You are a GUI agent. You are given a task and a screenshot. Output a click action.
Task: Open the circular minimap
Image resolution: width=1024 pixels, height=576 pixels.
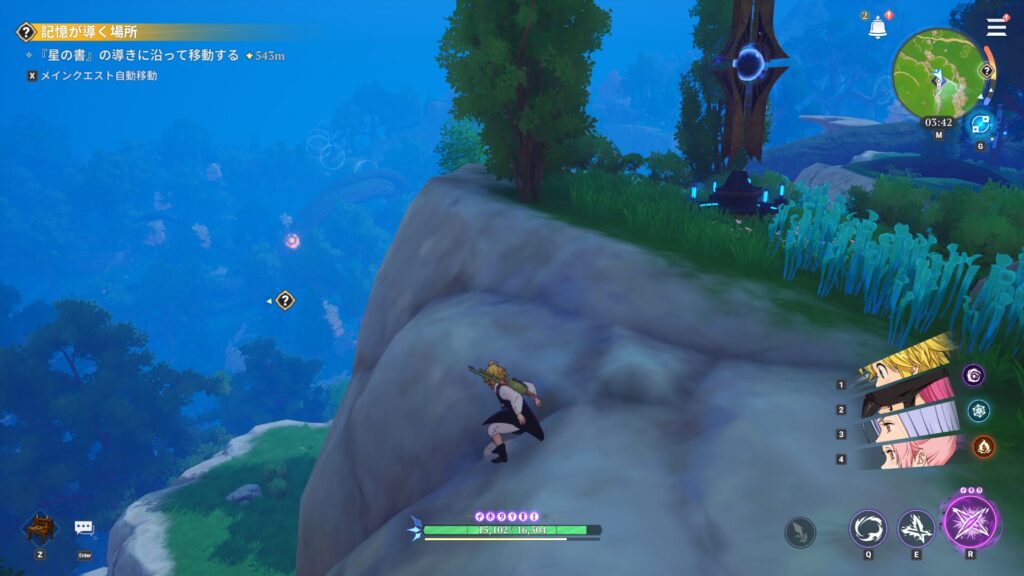939,73
